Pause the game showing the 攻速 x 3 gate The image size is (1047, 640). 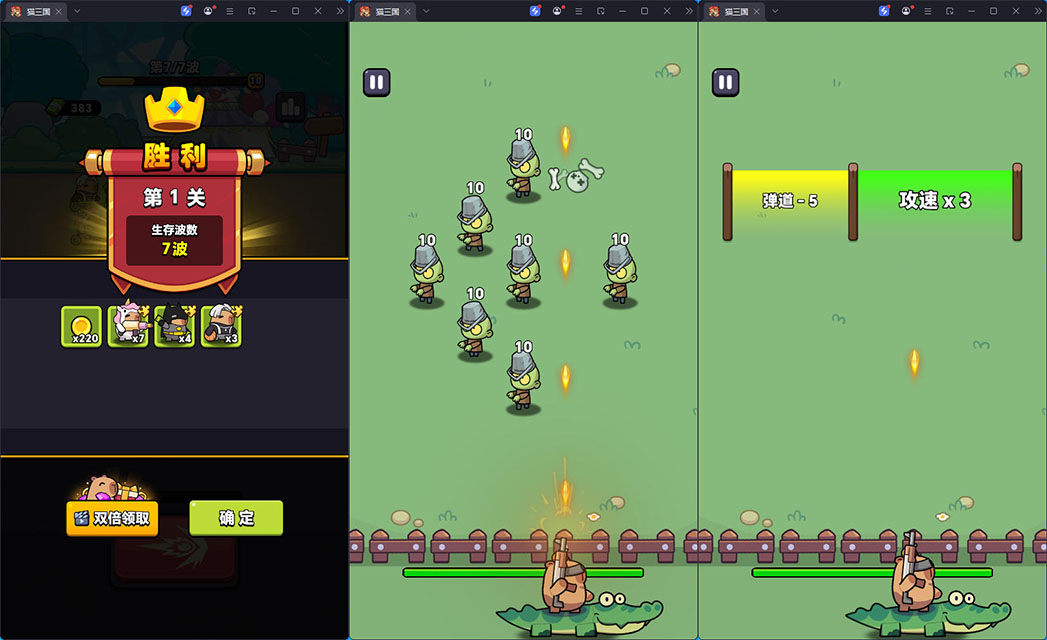coord(725,82)
